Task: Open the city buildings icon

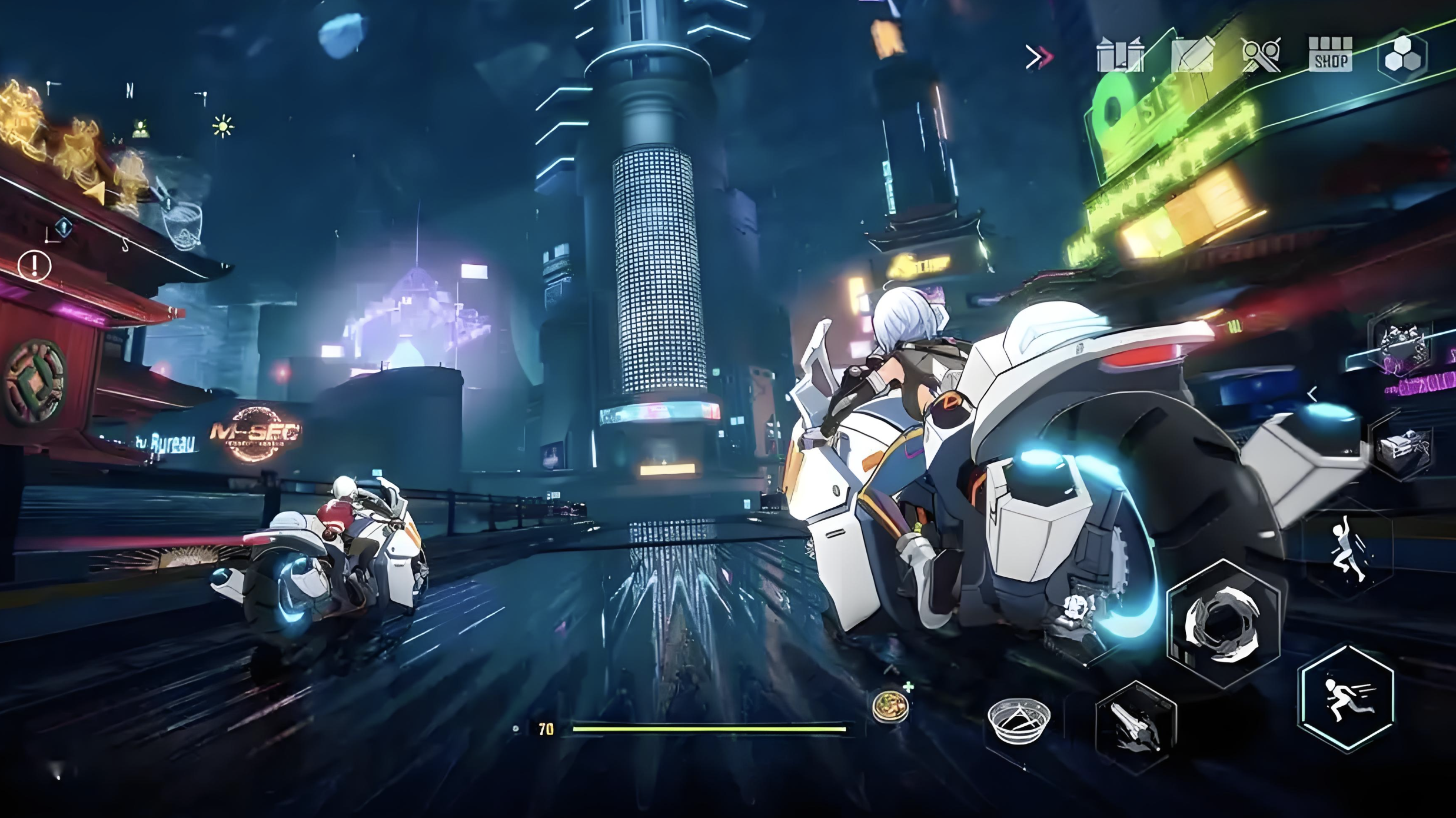Action: click(x=1120, y=55)
